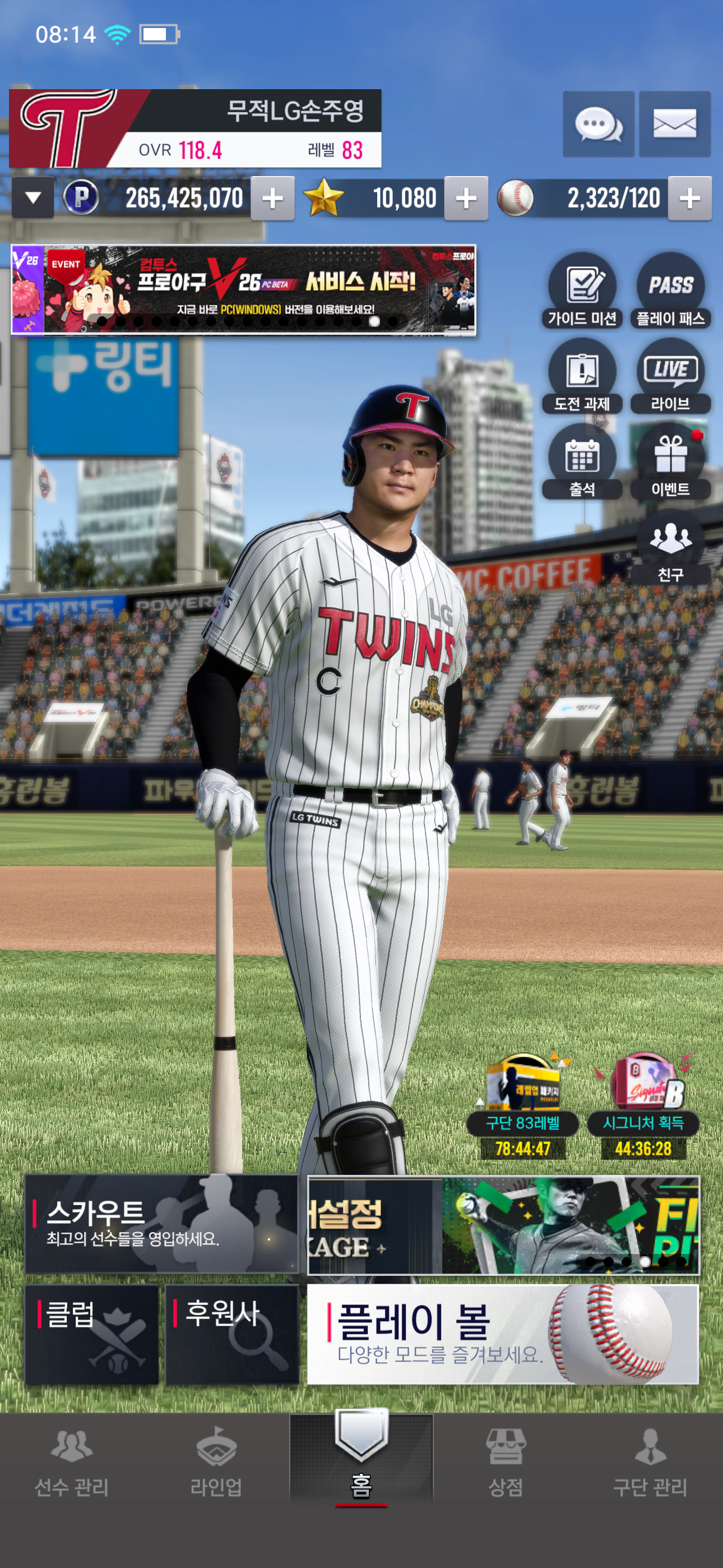Screen dimensions: 723x1568
Task: Add more stars with plus button
Action: tap(466, 199)
